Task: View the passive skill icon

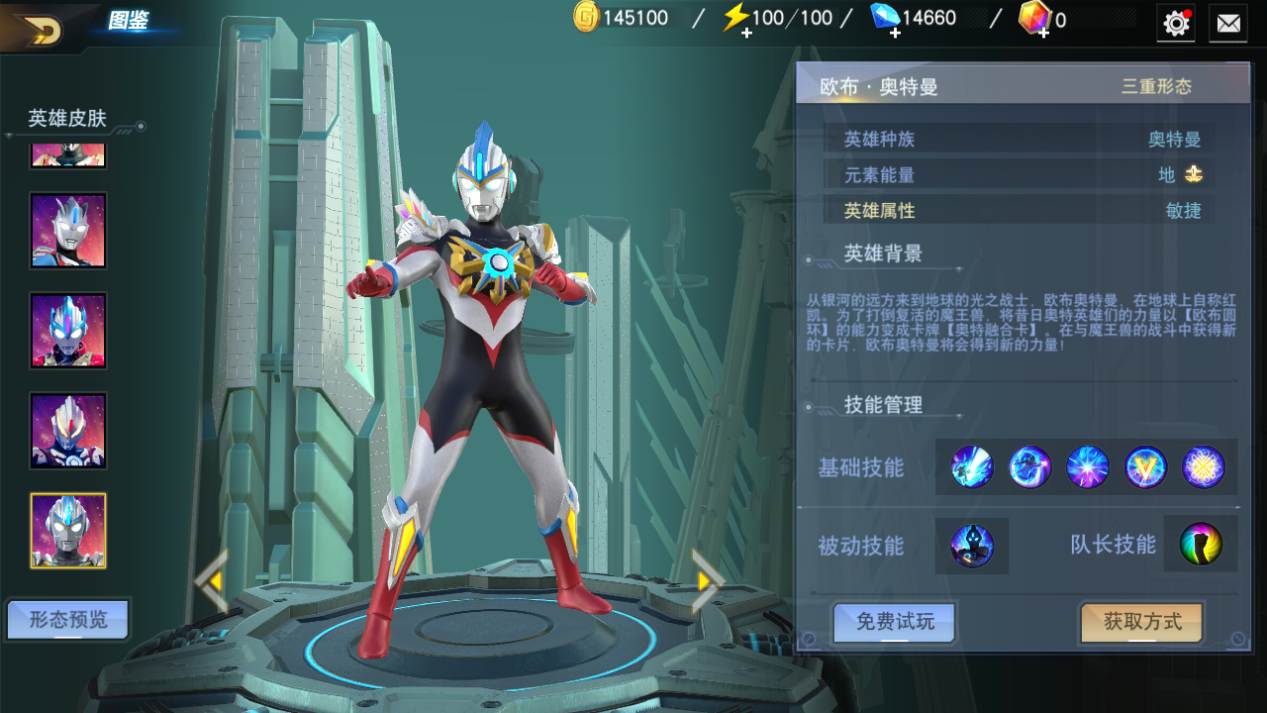Action: 972,545
